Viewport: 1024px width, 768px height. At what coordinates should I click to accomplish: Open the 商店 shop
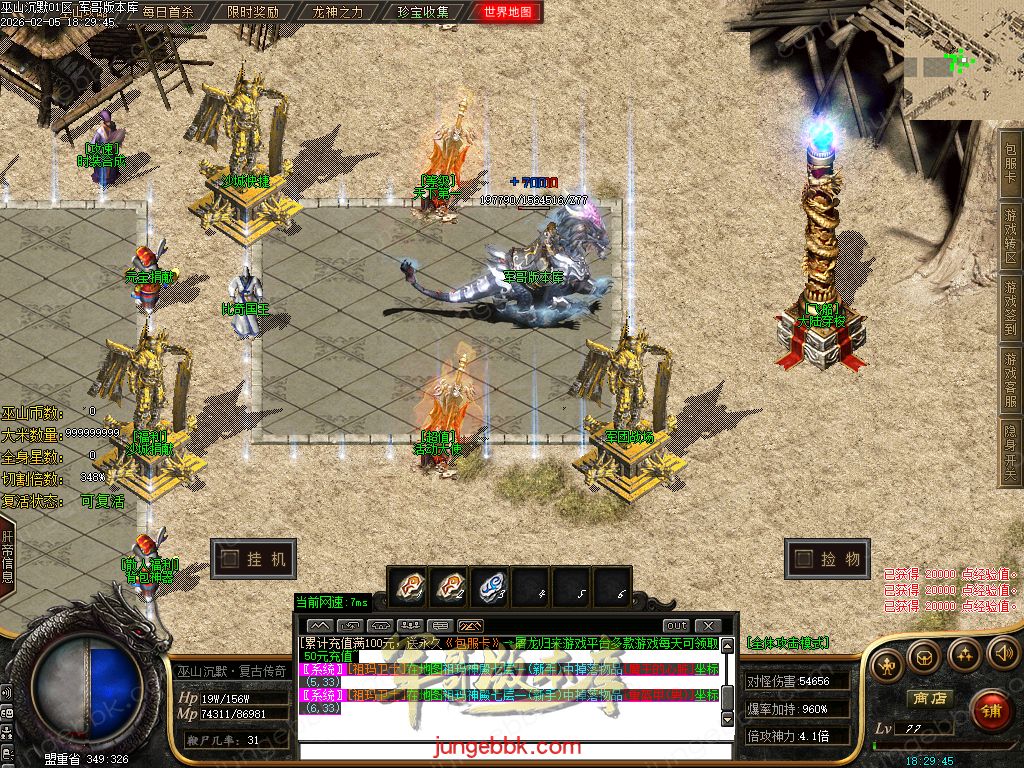click(x=929, y=697)
